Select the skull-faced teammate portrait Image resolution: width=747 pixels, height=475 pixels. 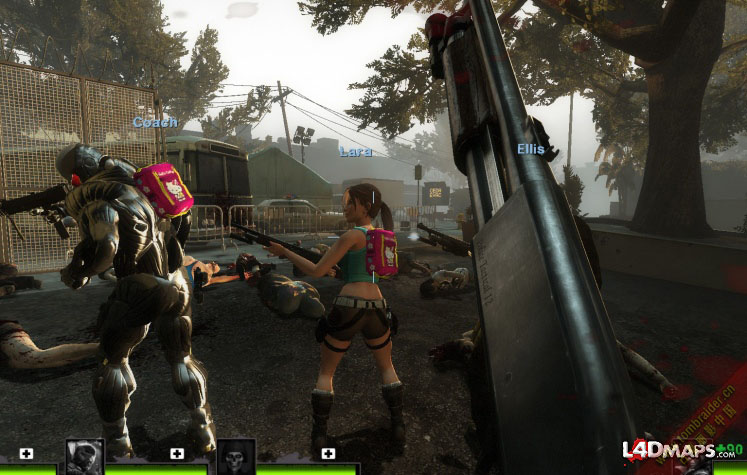[x=236, y=457]
